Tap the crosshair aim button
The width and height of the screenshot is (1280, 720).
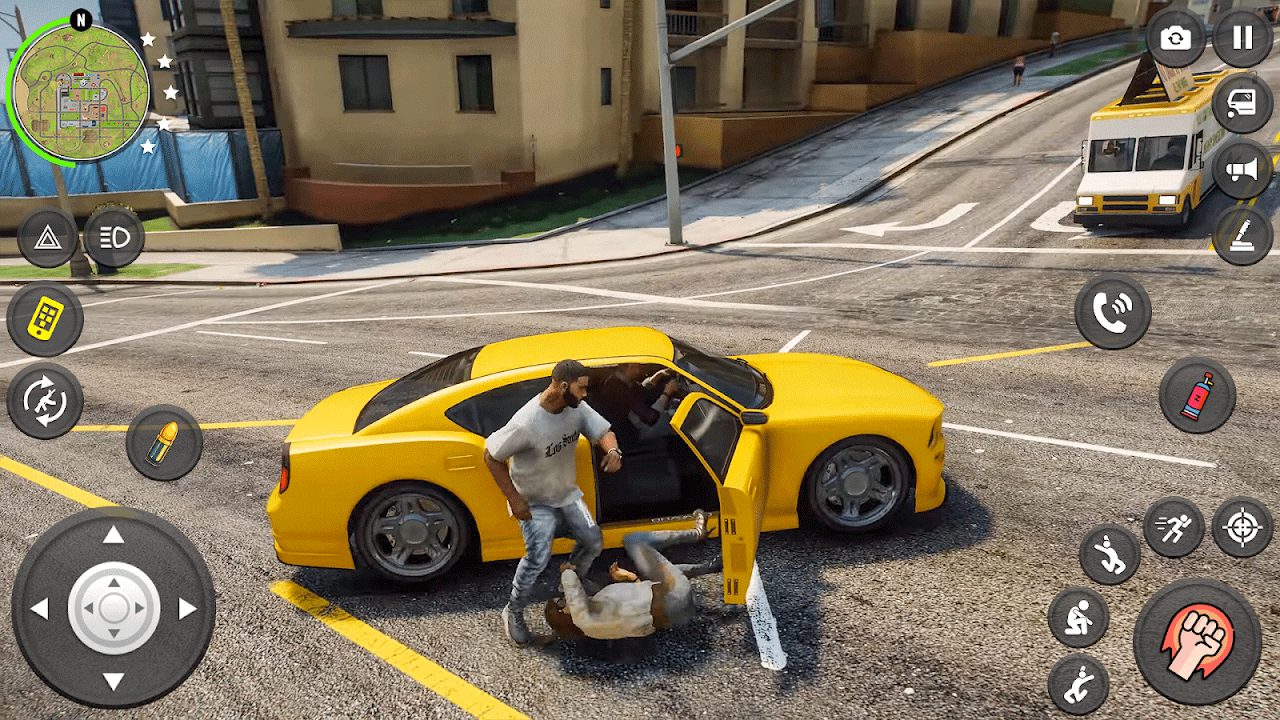pos(1242,527)
